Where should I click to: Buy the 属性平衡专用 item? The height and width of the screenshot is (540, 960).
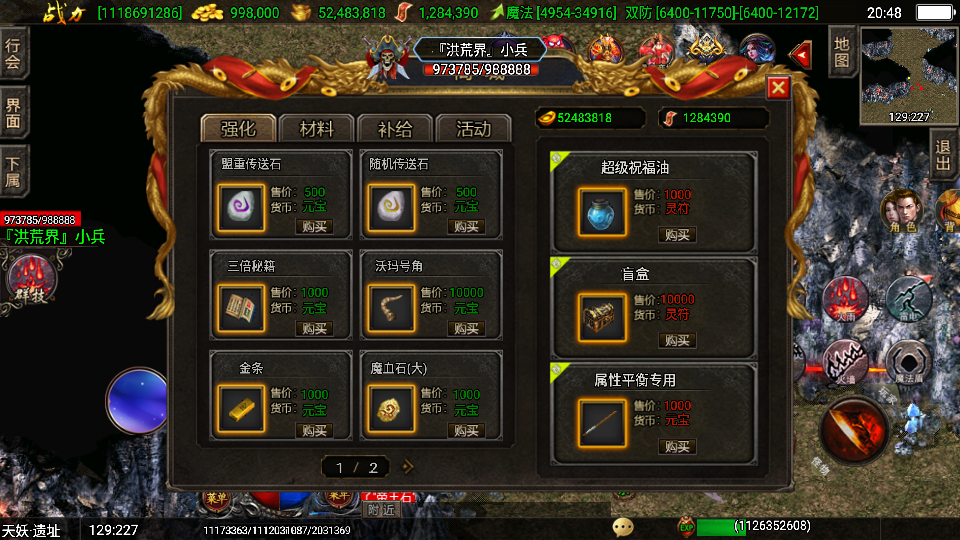(x=677, y=447)
